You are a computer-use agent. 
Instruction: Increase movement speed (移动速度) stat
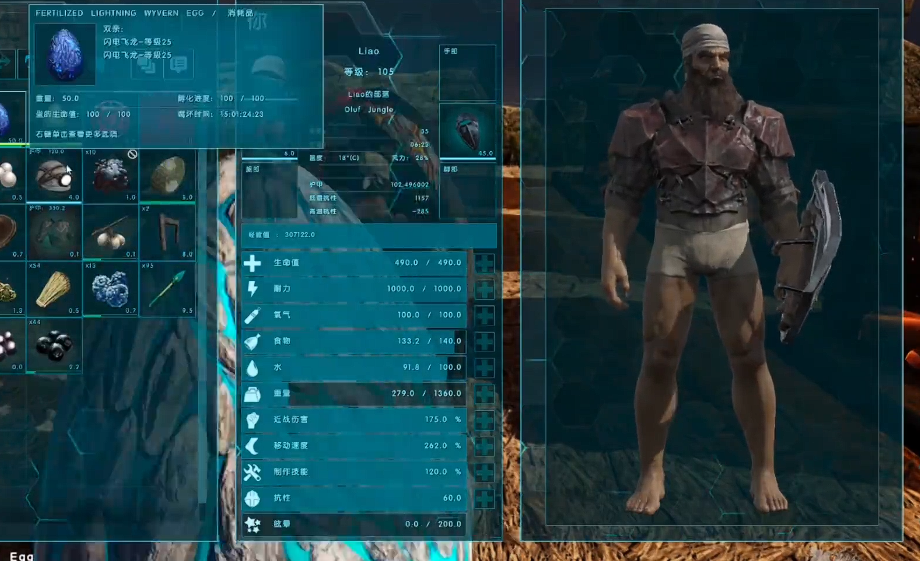(x=485, y=446)
